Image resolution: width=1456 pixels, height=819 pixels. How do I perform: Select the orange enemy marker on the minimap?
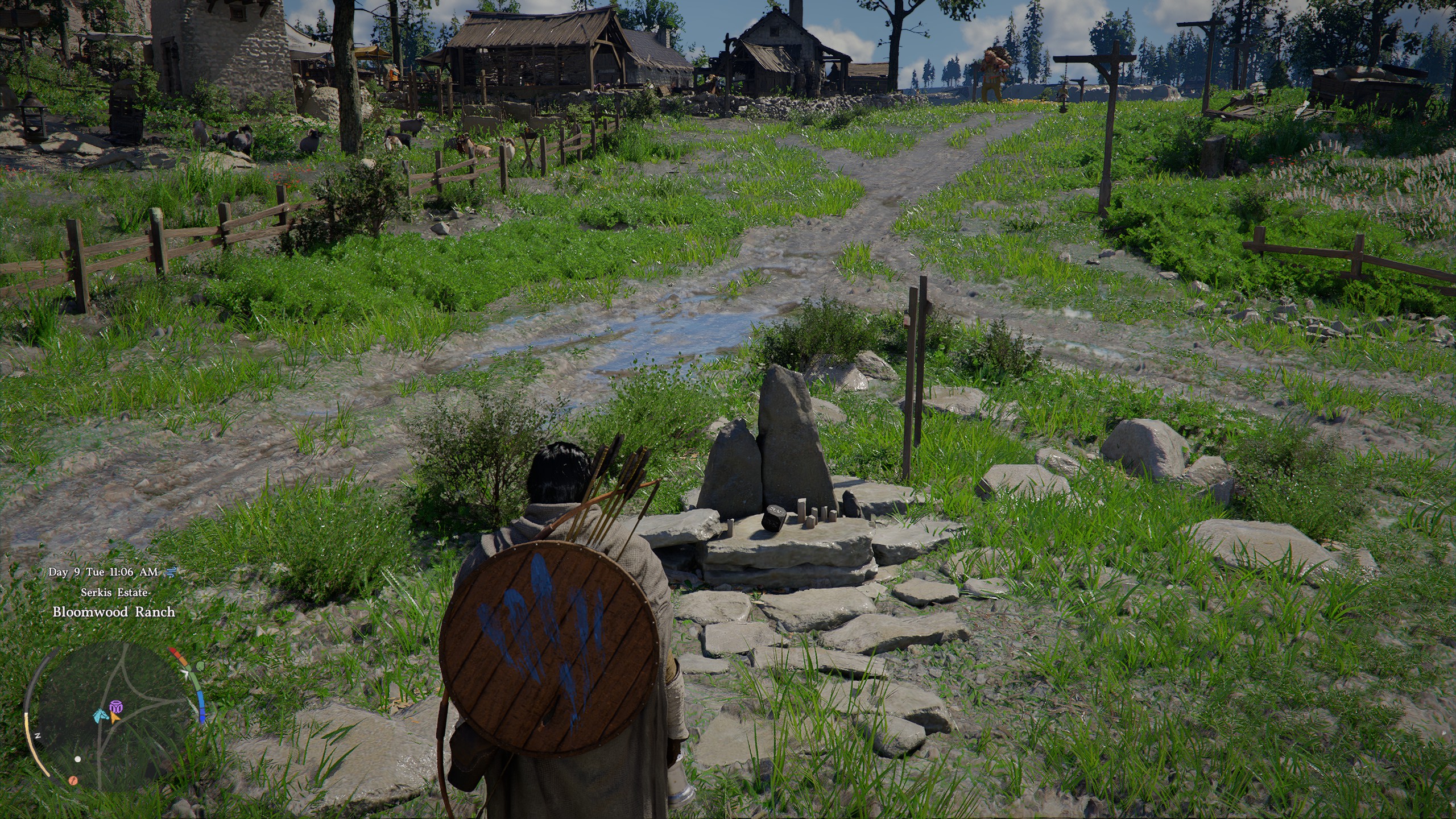tap(73, 781)
